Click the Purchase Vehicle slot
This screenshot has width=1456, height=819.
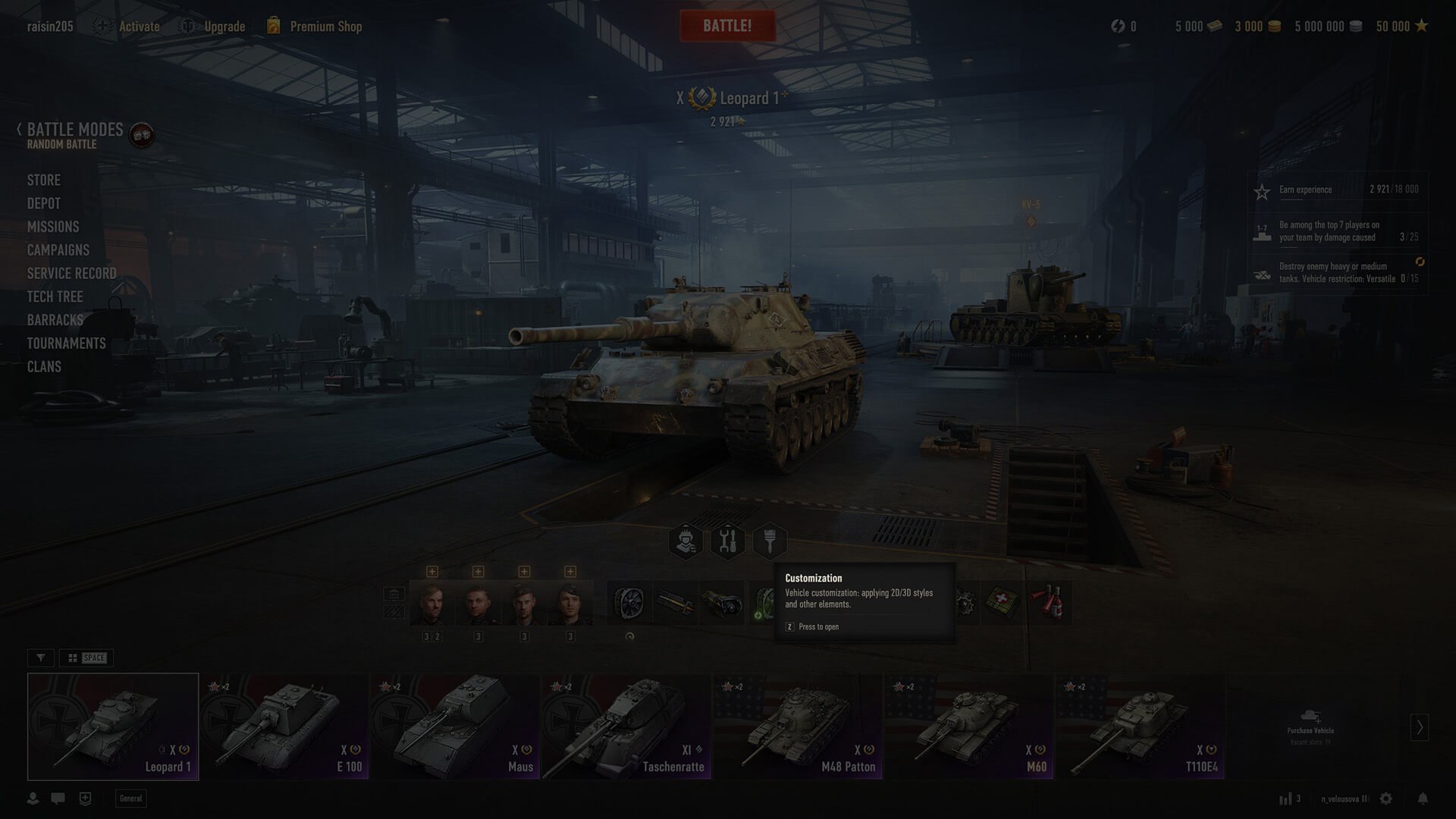[x=1310, y=726]
